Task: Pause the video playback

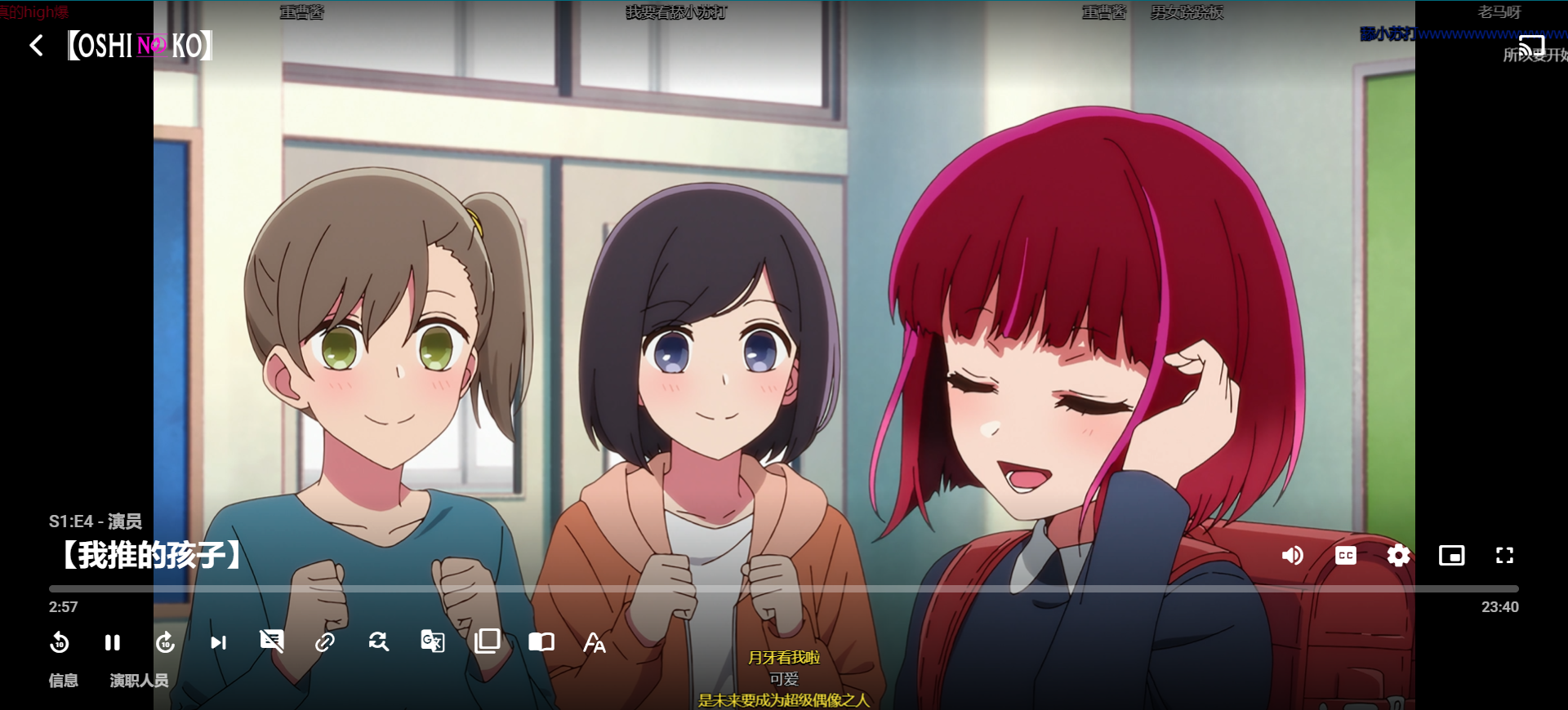Action: coord(113,643)
